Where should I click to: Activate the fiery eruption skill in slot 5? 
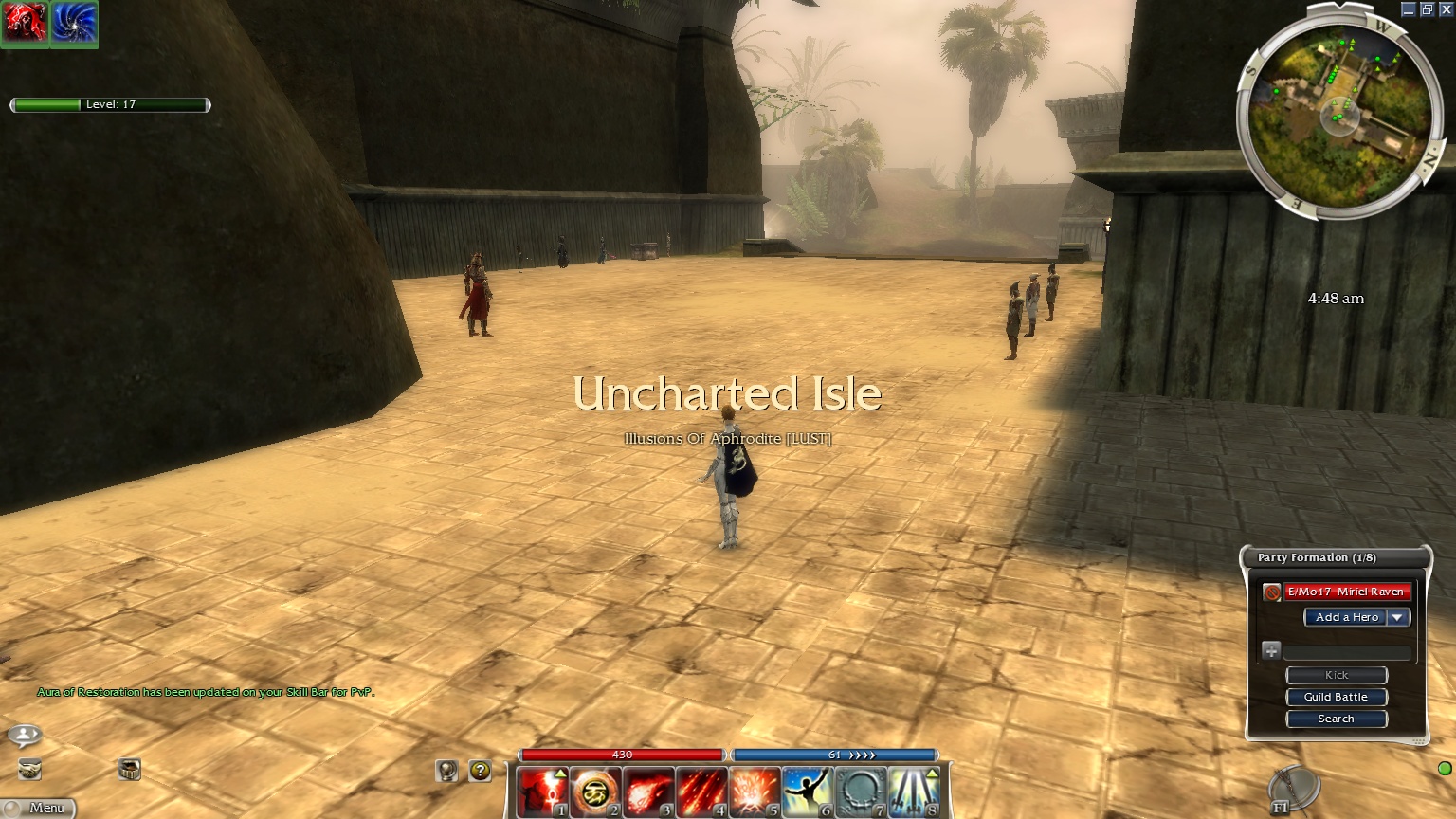coord(755,792)
